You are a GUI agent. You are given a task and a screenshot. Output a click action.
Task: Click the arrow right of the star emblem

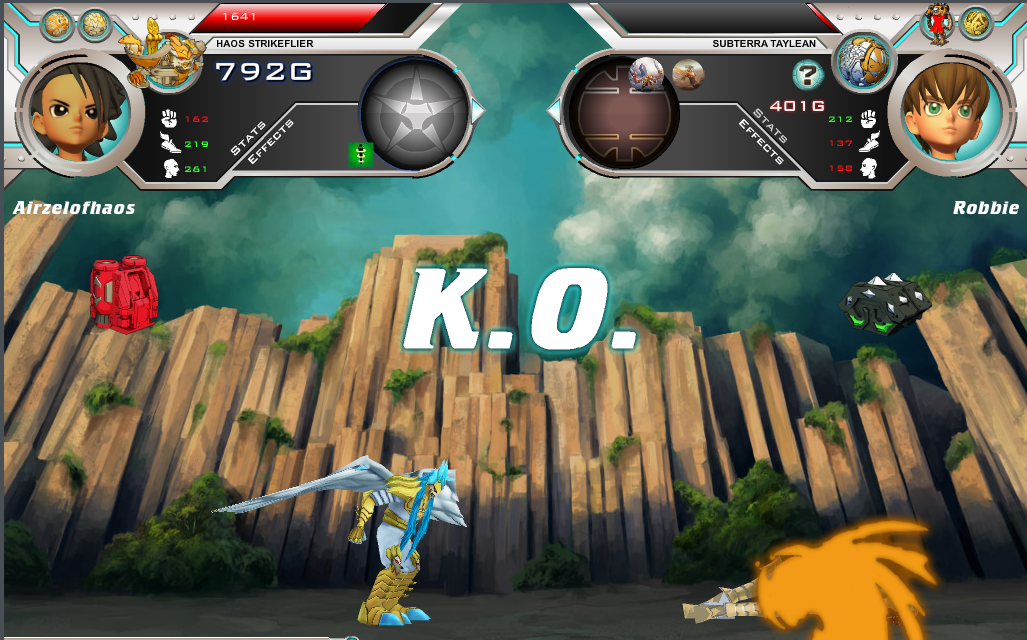pos(478,112)
